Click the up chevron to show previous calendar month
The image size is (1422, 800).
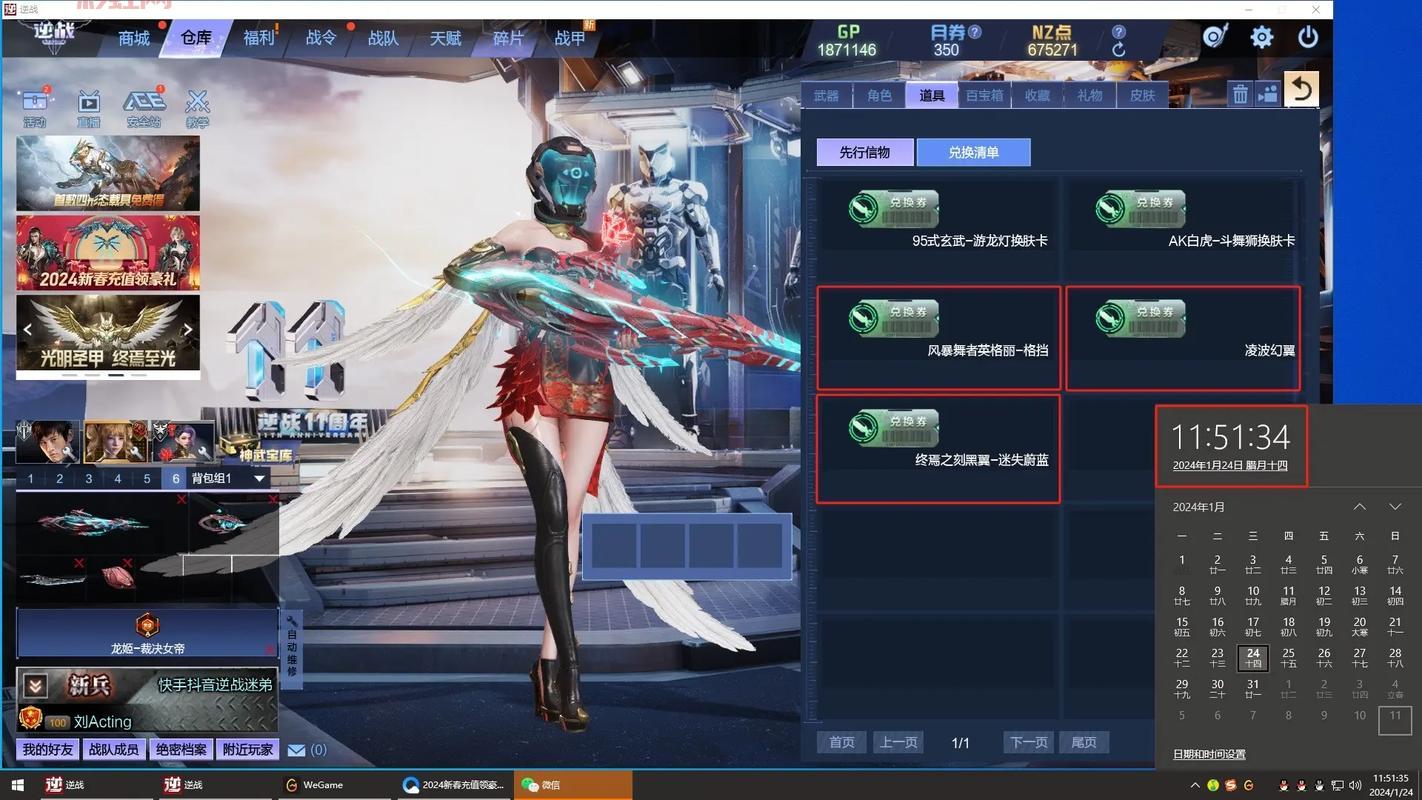tap(1361, 506)
